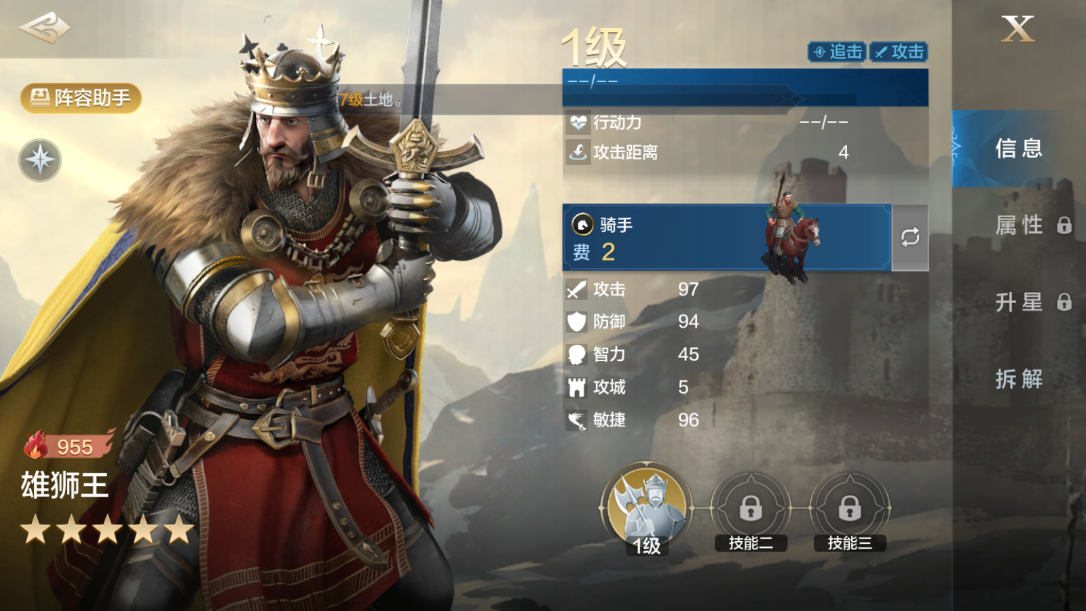Screen dimensions: 1086x611
Task: Click the locked 技能二 skill slot
Action: click(x=750, y=509)
